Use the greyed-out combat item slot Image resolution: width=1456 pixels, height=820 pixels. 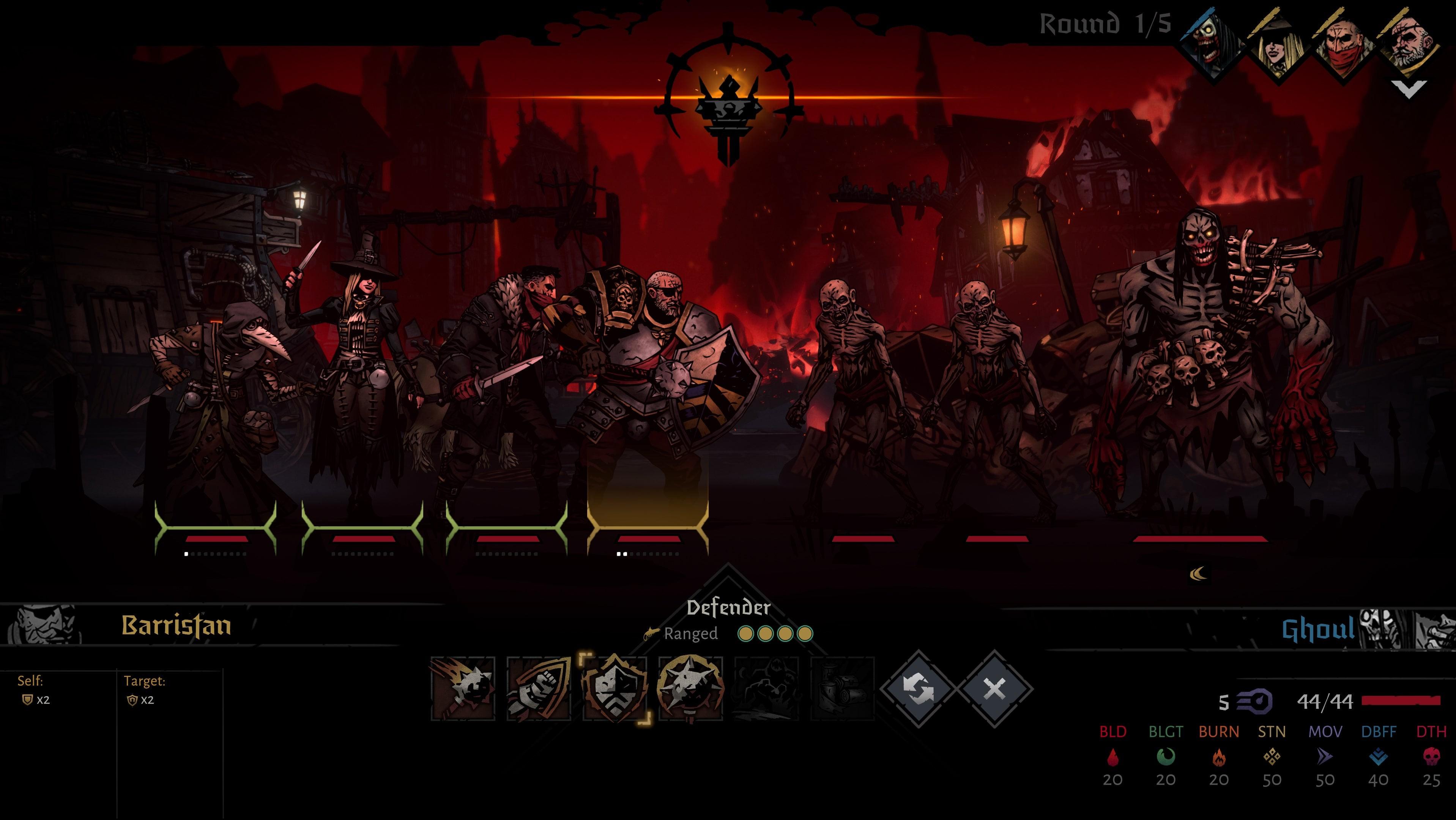[842, 688]
